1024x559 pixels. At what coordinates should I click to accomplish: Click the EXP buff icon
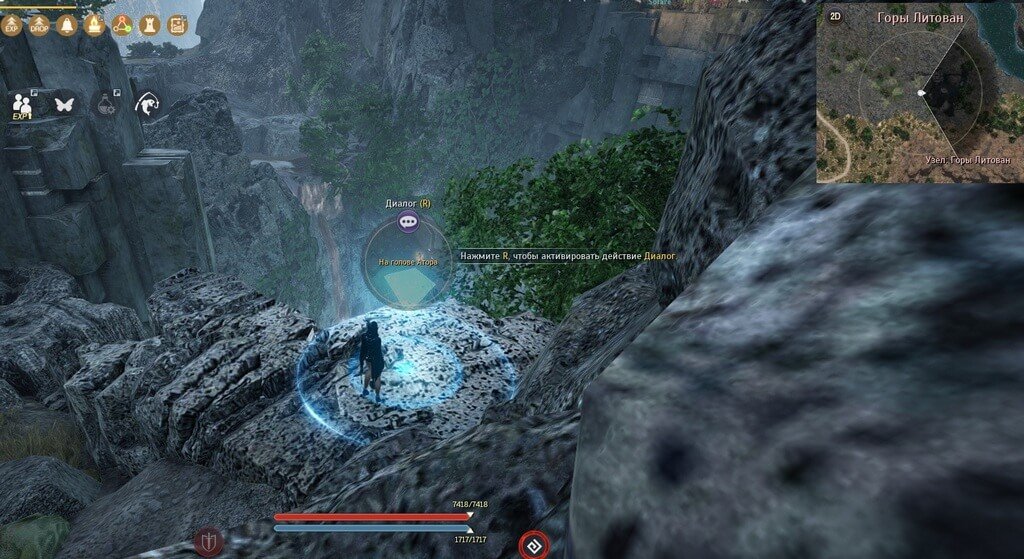pos(13,24)
